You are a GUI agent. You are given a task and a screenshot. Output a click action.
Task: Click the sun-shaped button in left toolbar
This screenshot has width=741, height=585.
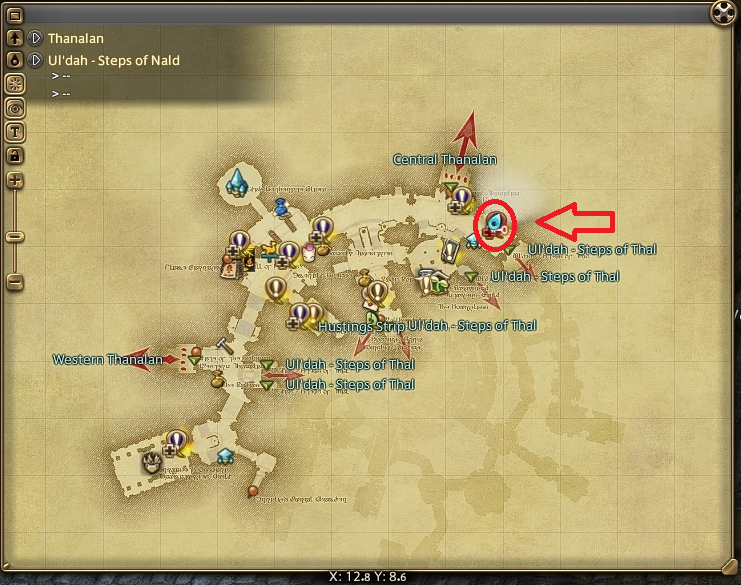click(x=15, y=83)
